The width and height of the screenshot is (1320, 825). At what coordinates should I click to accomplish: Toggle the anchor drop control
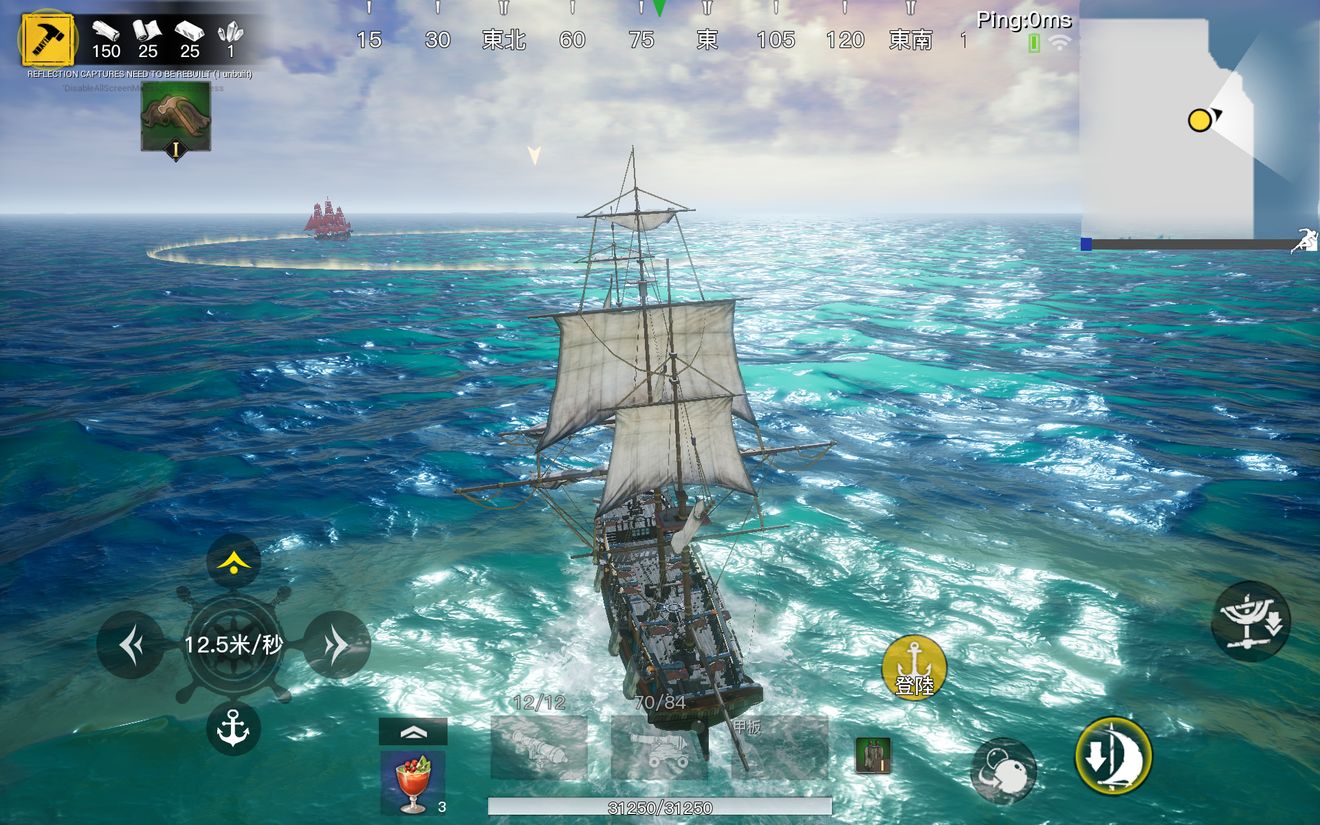233,728
